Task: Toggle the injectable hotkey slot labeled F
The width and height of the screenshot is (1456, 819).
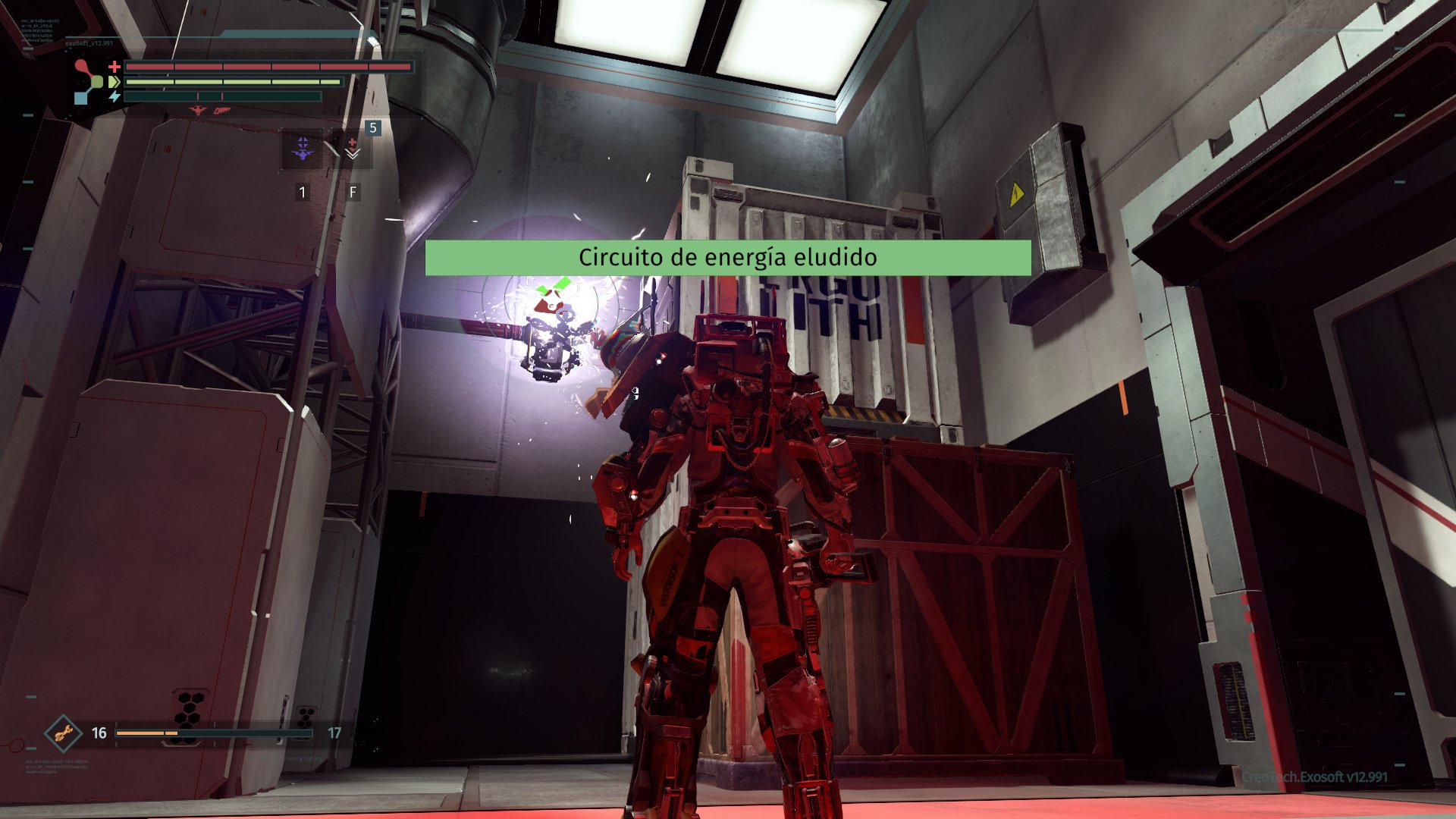Action: pos(353,193)
